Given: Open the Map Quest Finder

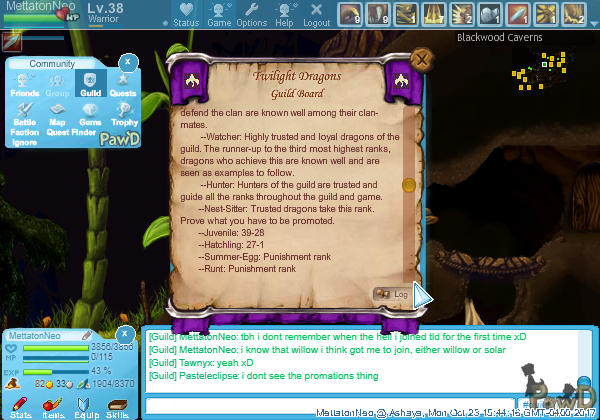Looking at the screenshot, I should pos(58,116).
